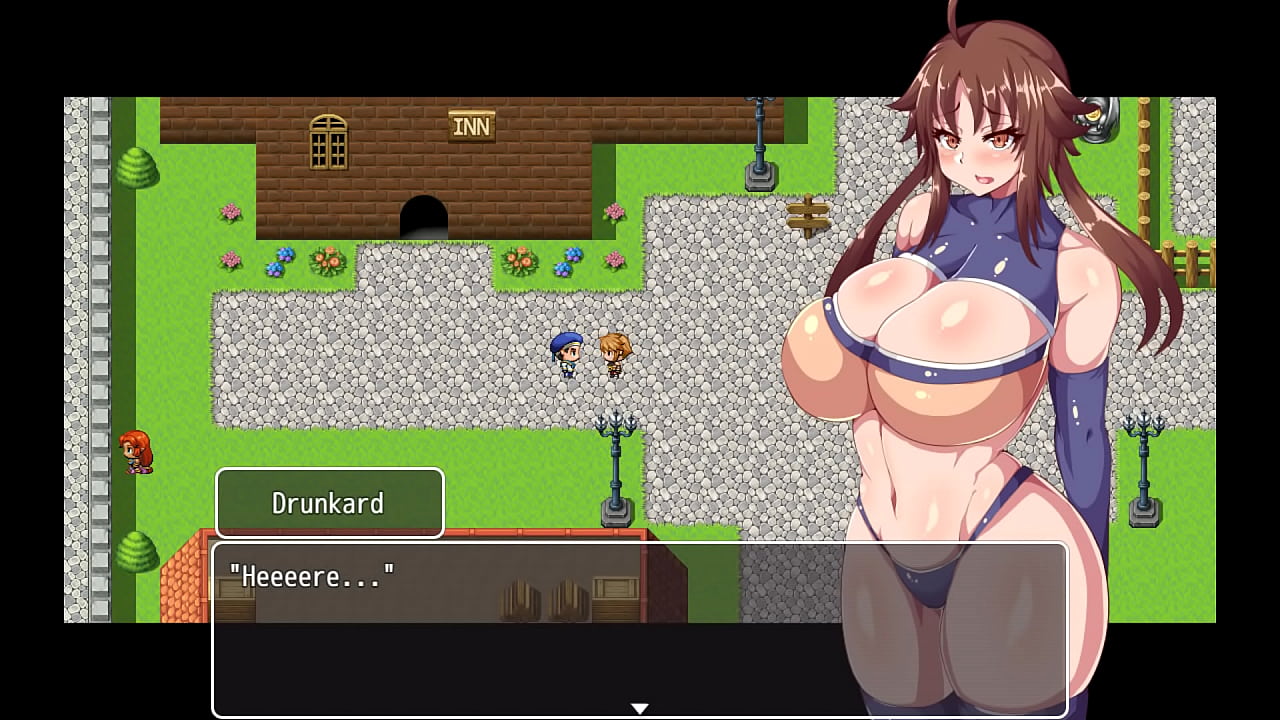The image size is (1280, 720).
Task: Click the INN sign above the doorway
Action: [x=471, y=124]
